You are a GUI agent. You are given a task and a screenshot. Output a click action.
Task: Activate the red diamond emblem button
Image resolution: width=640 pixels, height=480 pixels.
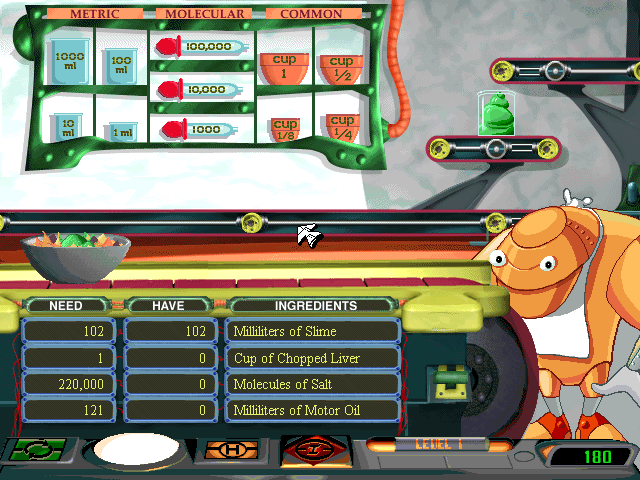(x=314, y=451)
